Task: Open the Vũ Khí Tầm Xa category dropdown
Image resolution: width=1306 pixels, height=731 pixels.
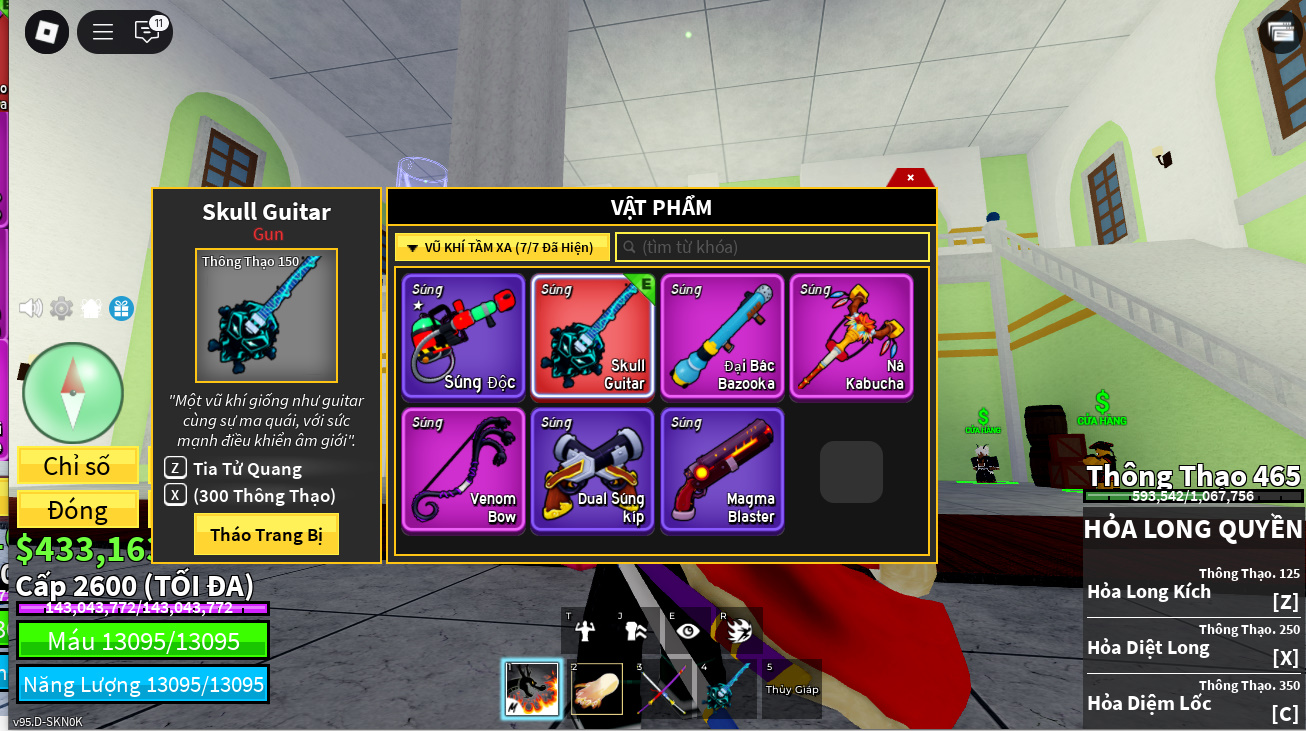Action: [x=501, y=247]
